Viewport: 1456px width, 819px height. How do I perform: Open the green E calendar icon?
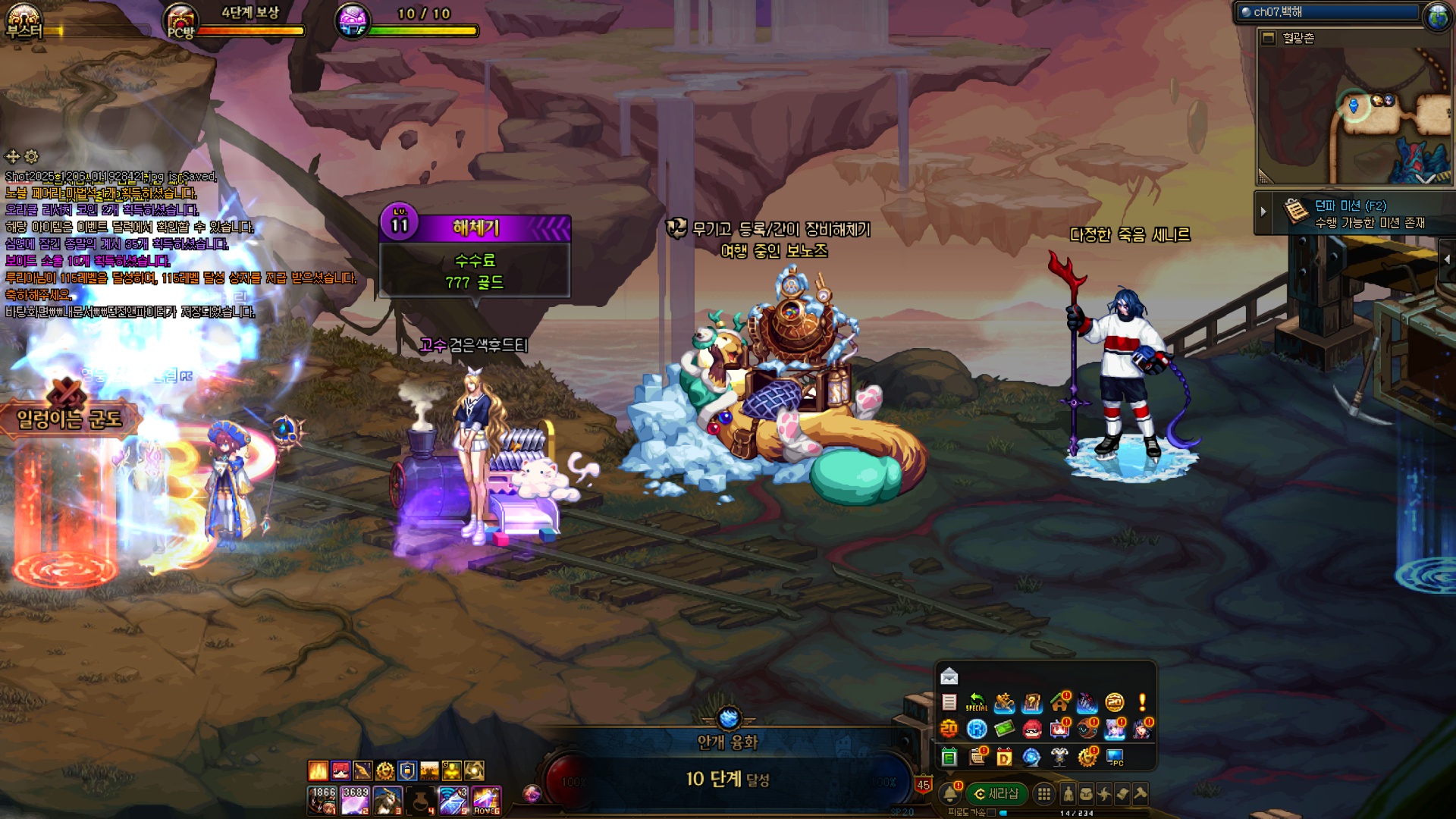point(949,757)
